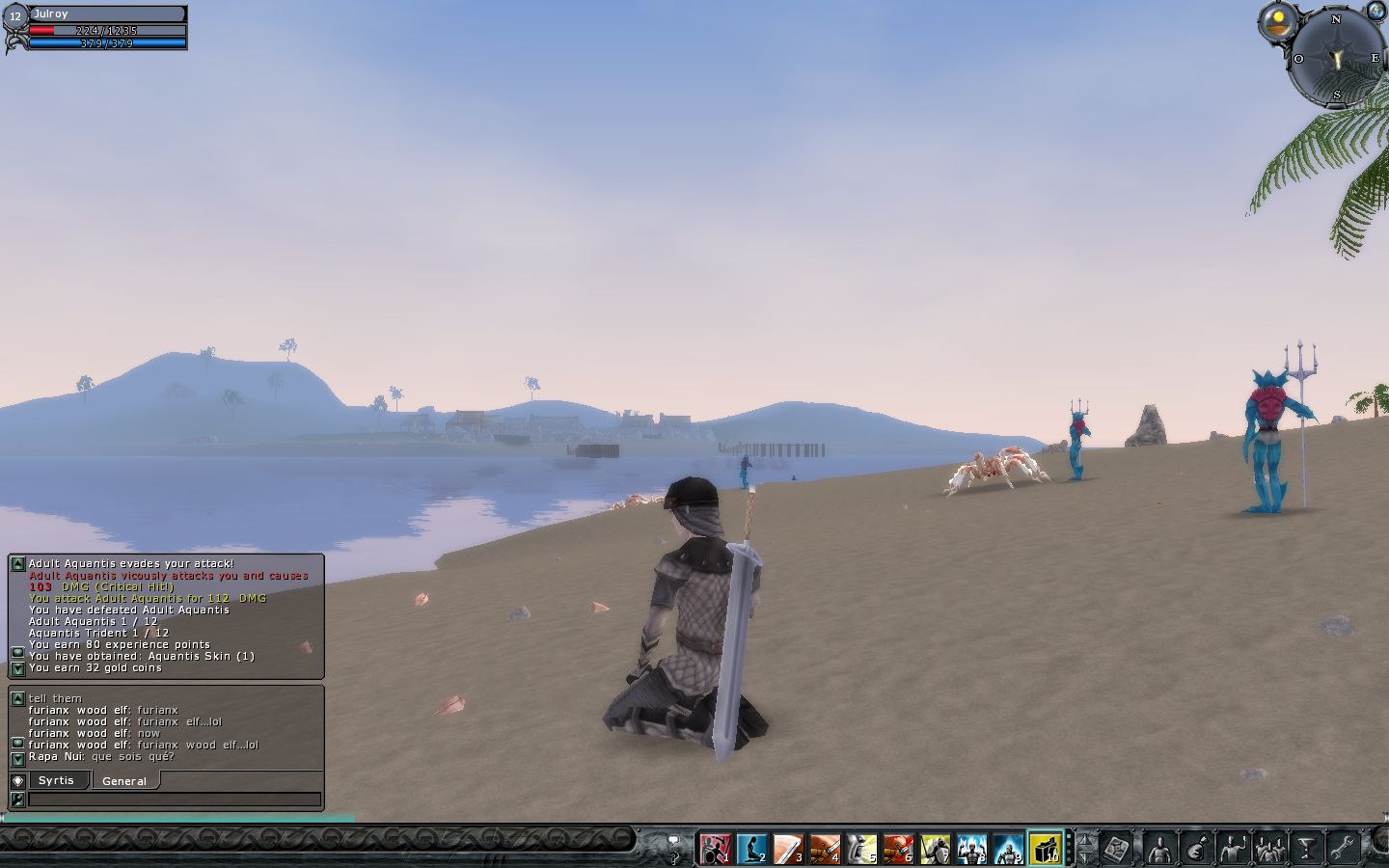
Task: Open the wrench options menu button
Action: point(1344,849)
